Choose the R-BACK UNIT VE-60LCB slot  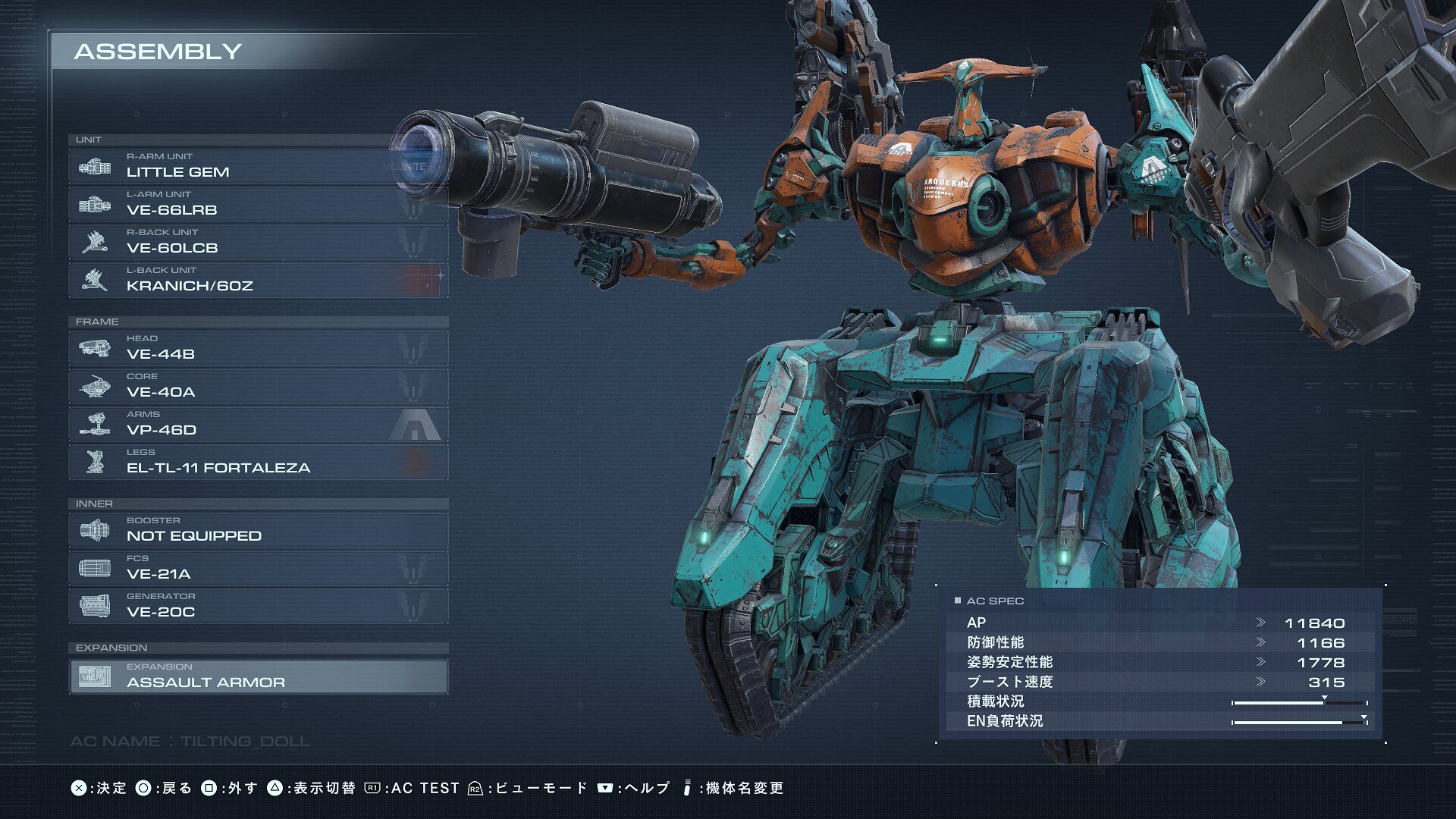click(x=258, y=242)
